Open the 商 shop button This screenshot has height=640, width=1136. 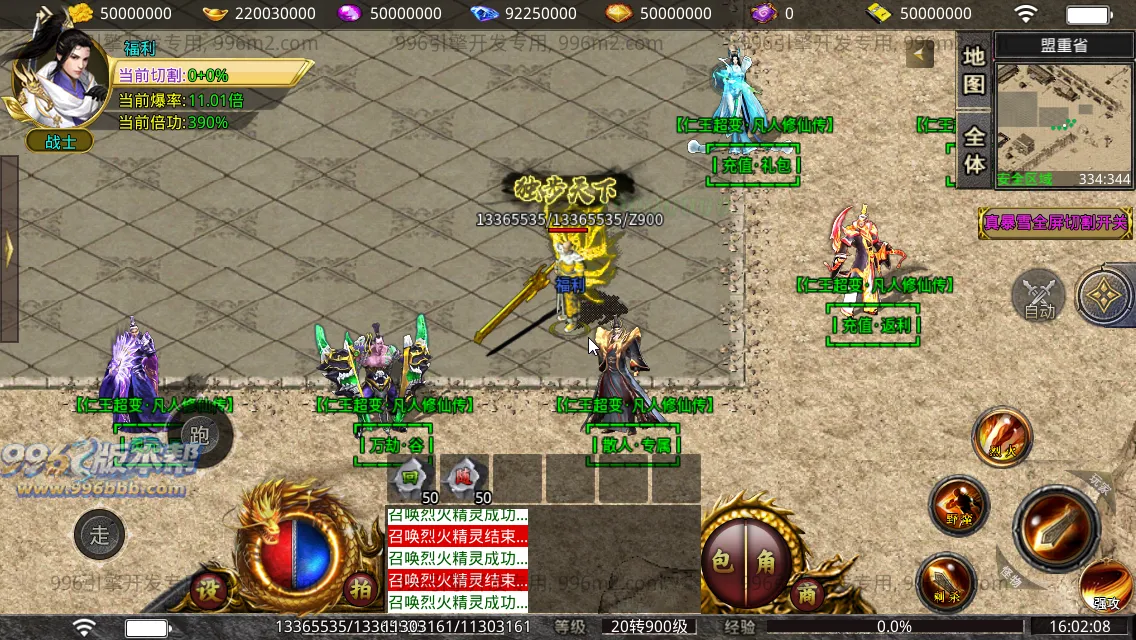(x=806, y=594)
